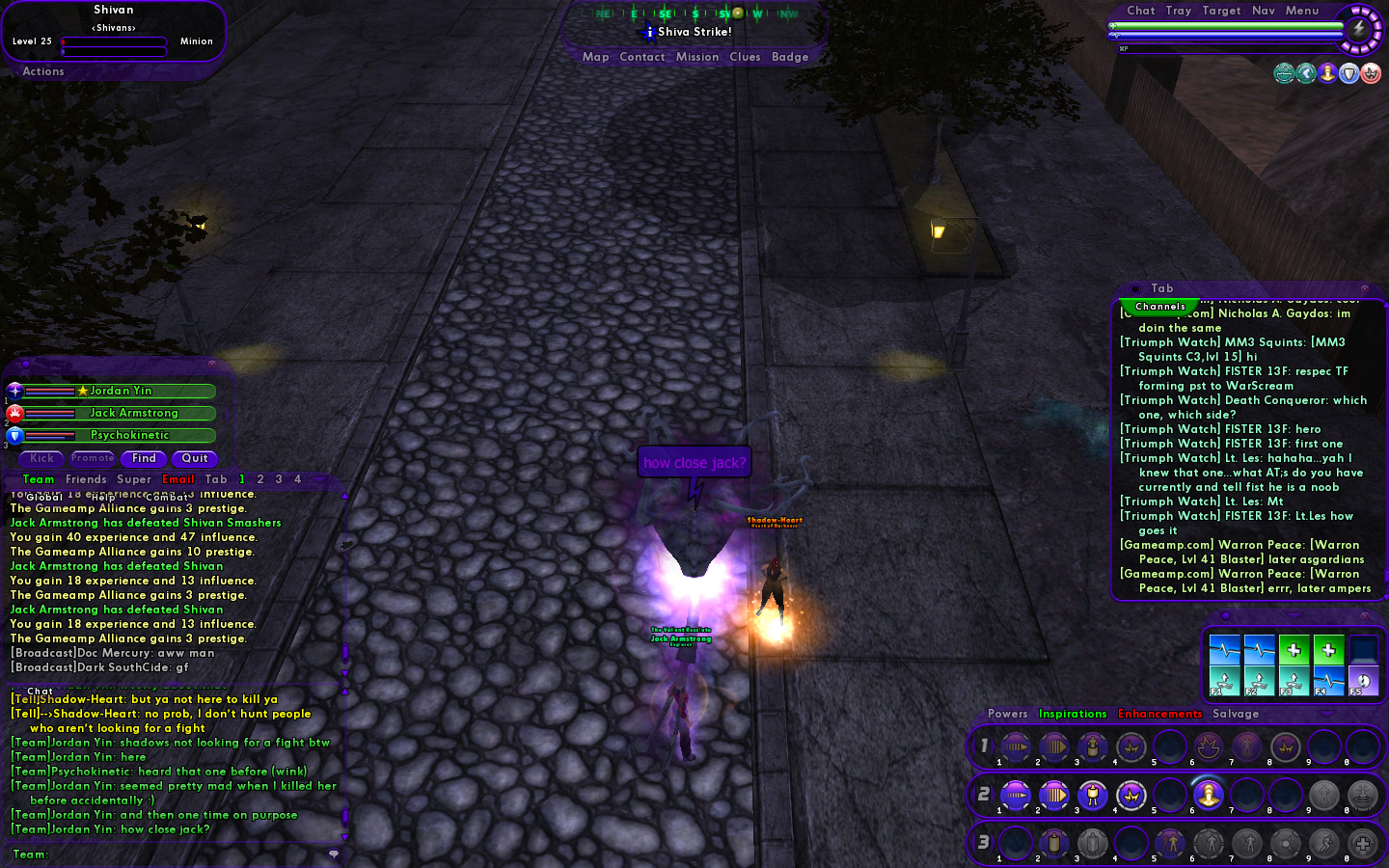Select teammate Jordan Yin

click(121, 391)
